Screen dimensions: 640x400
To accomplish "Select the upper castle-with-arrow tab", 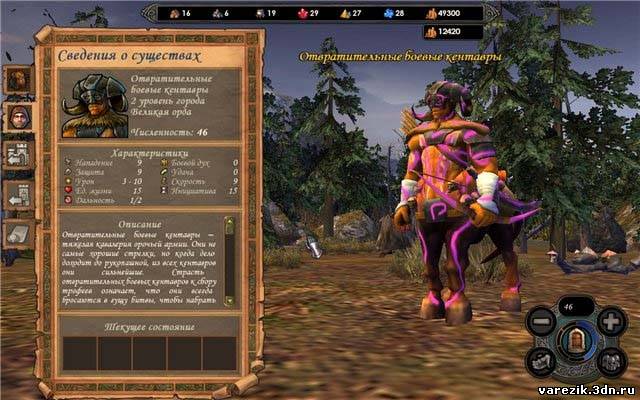I will click(x=18, y=155).
